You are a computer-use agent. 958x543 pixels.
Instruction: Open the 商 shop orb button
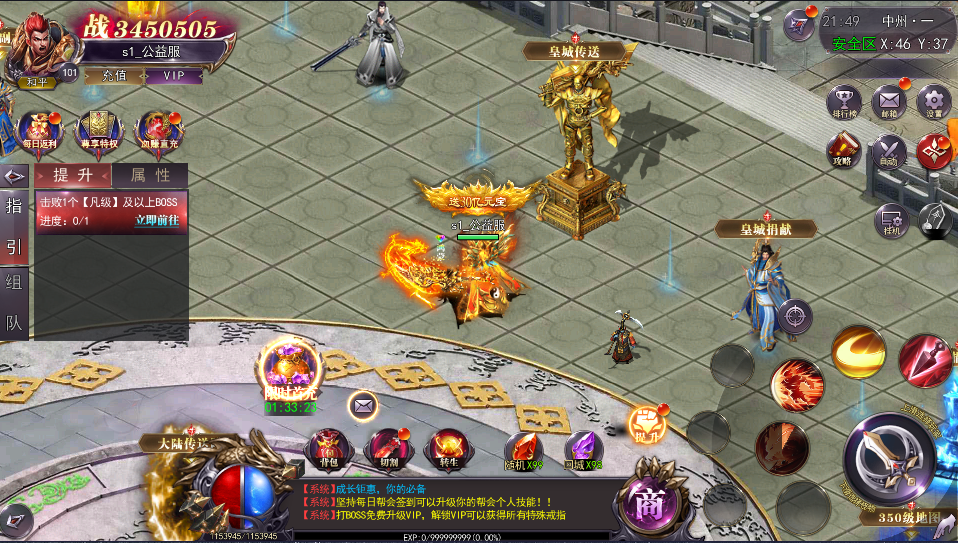650,500
